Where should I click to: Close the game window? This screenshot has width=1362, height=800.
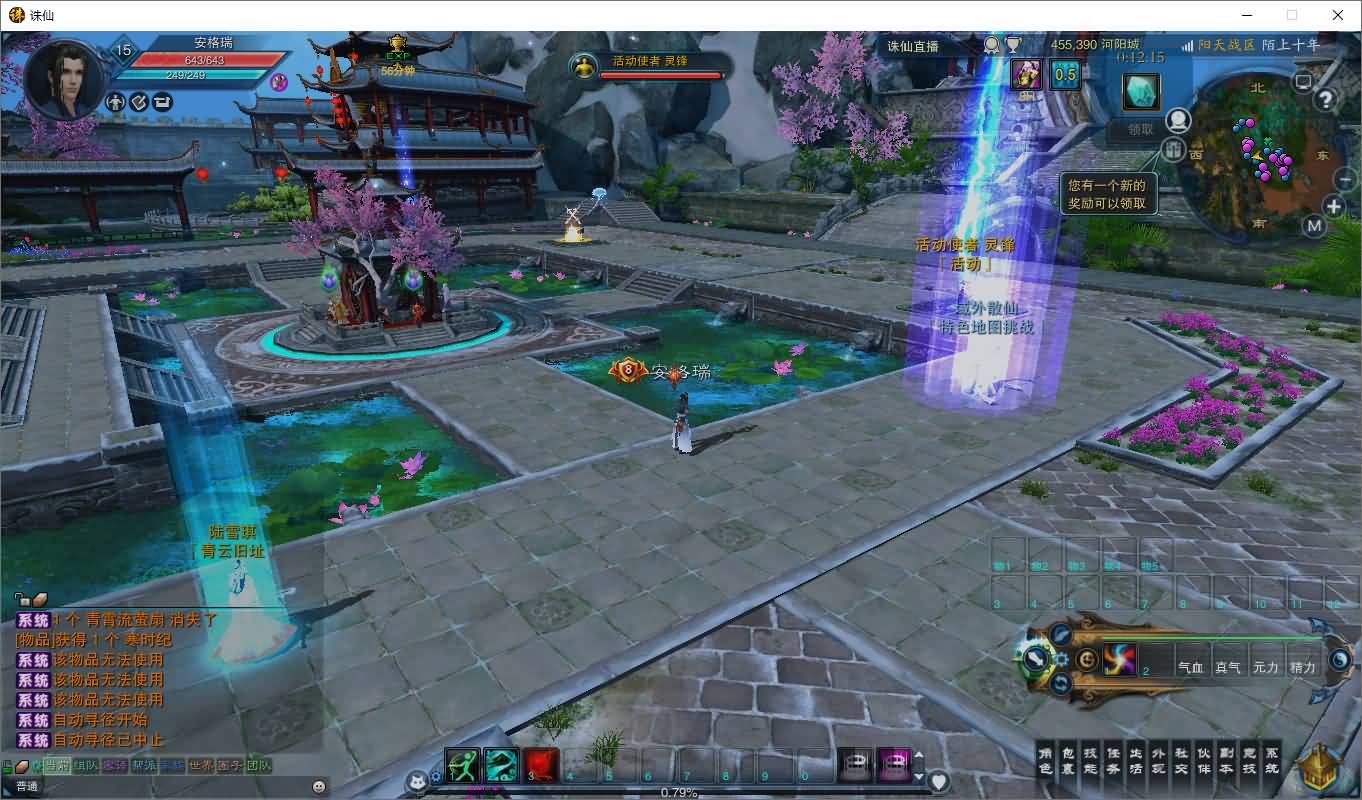(x=1338, y=15)
